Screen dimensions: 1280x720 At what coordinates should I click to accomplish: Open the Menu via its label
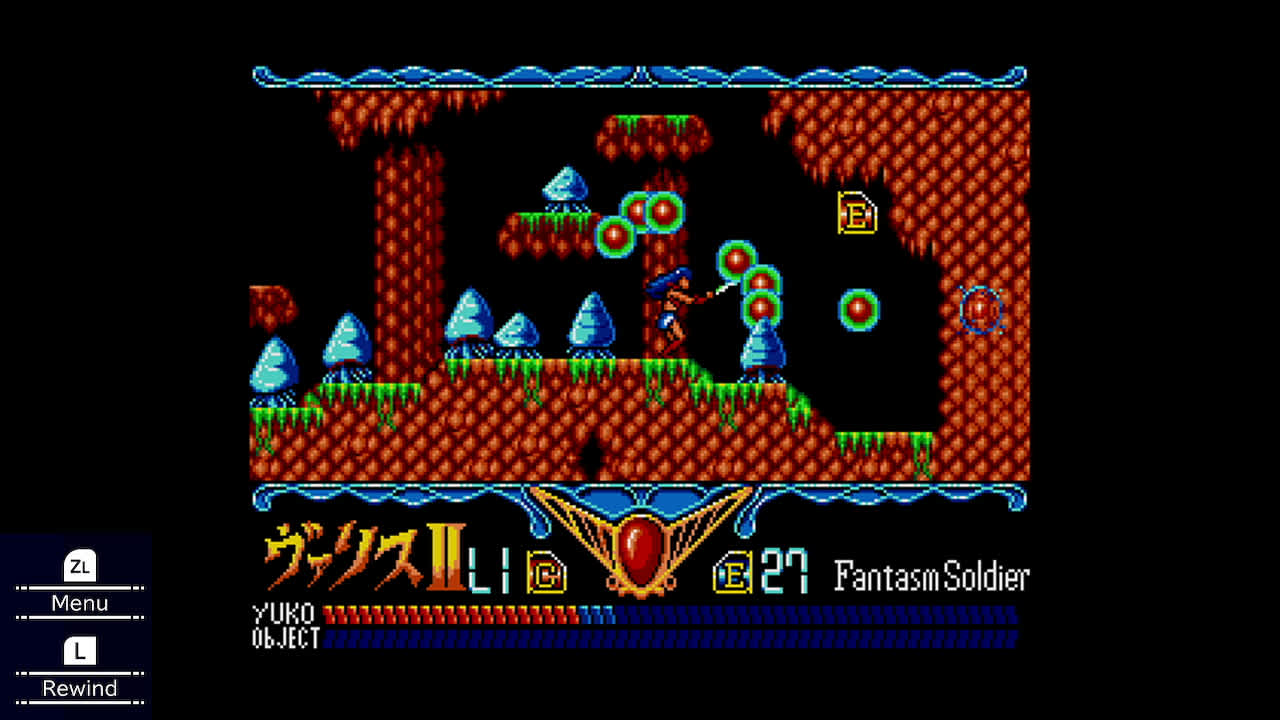pyautogui.click(x=79, y=603)
